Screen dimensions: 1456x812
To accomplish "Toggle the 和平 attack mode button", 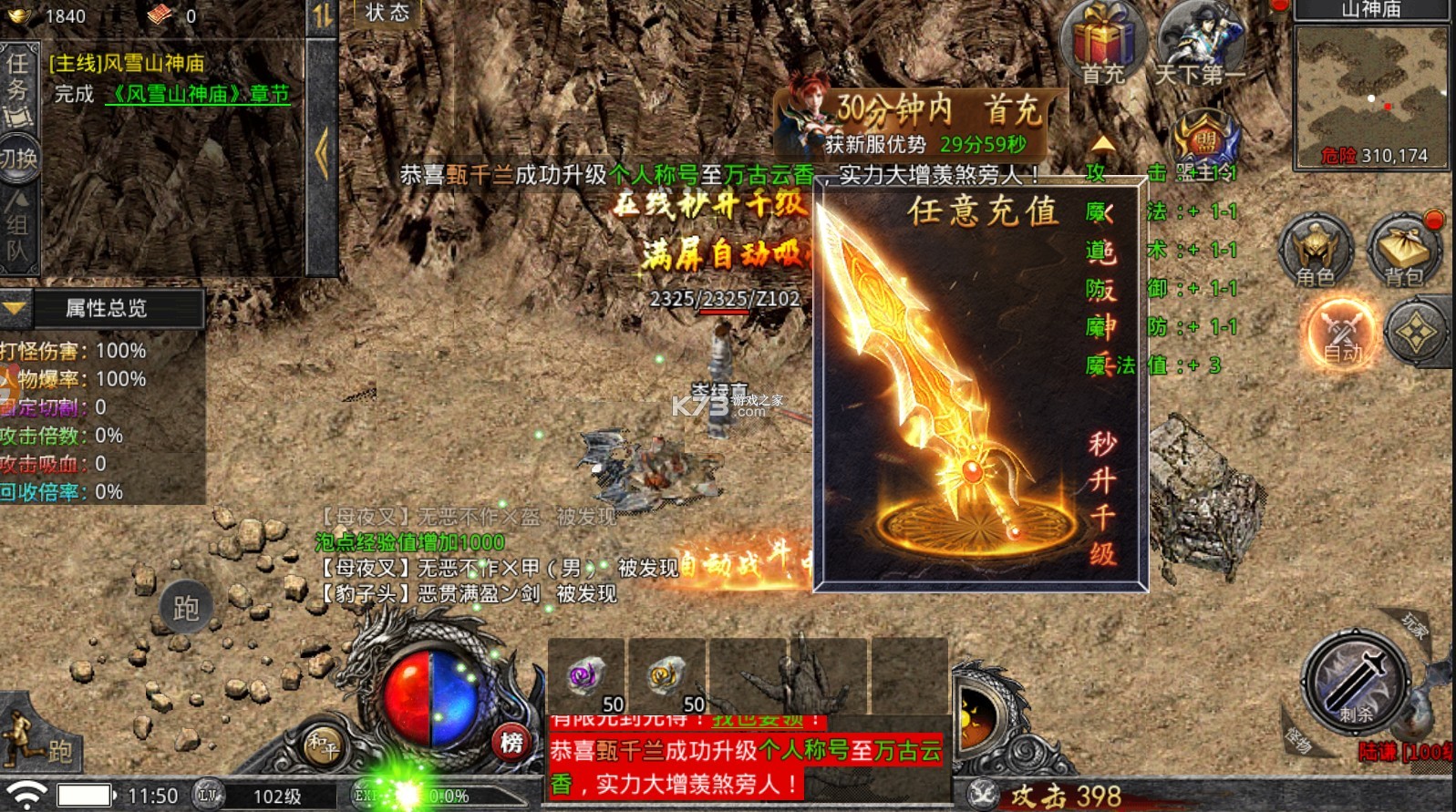I will [x=323, y=744].
